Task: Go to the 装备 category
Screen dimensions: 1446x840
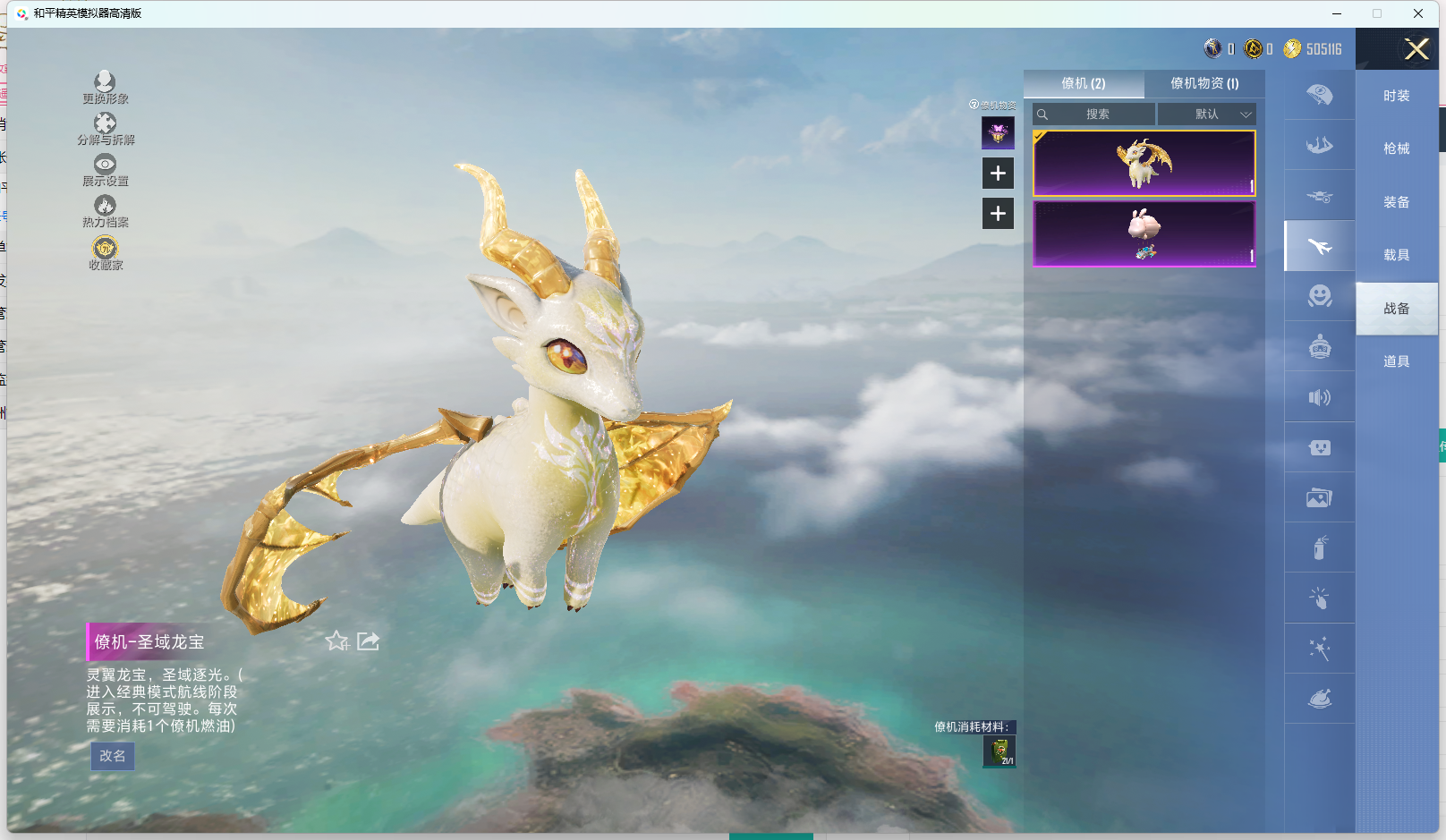Action: [1396, 202]
